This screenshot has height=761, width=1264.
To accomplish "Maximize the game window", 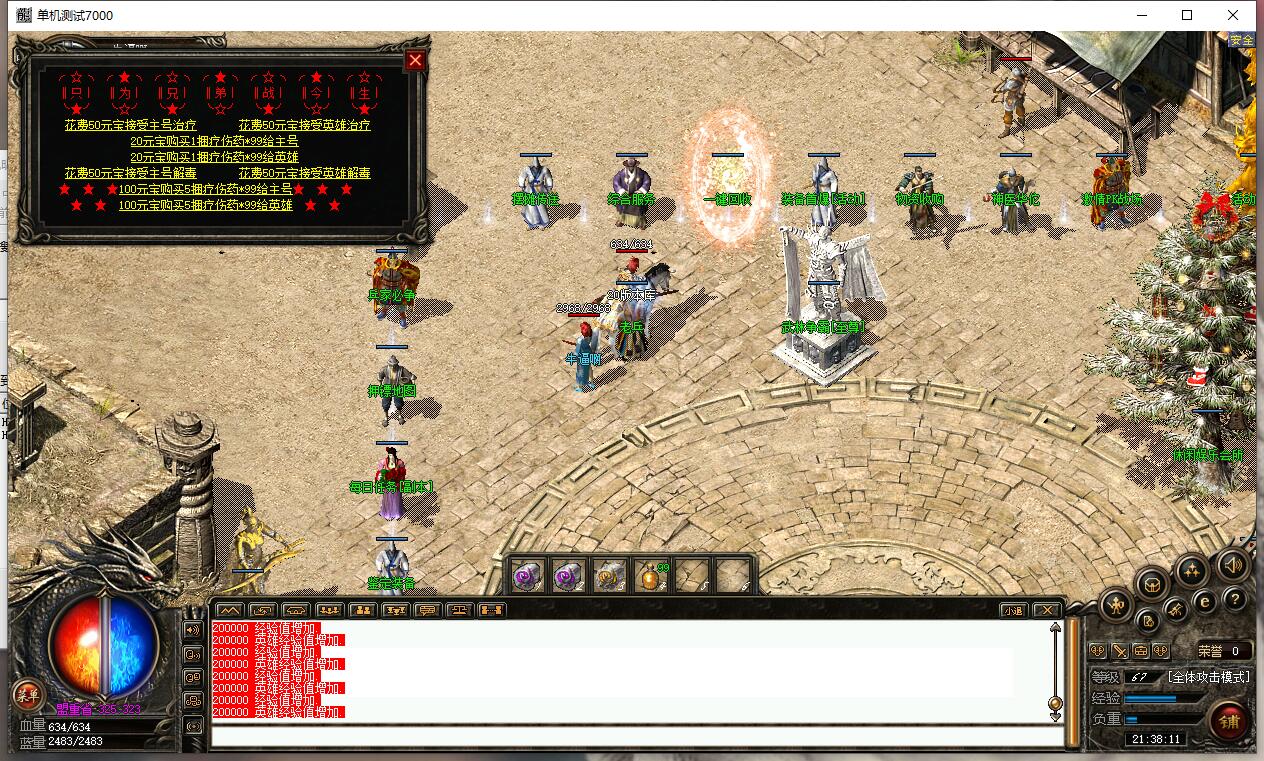I will click(1187, 15).
